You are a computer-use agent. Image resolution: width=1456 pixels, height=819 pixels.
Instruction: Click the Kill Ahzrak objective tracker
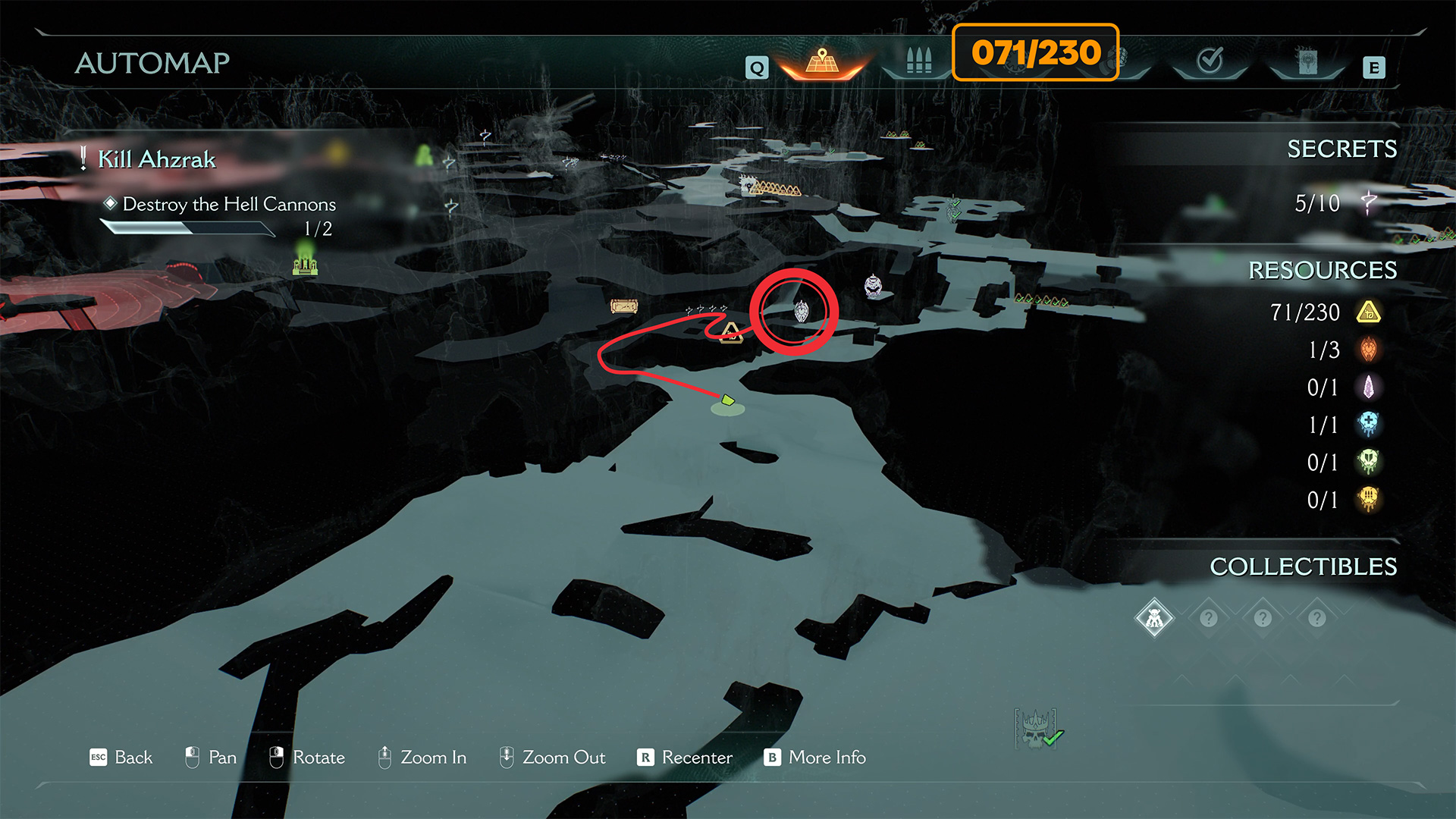(x=156, y=159)
